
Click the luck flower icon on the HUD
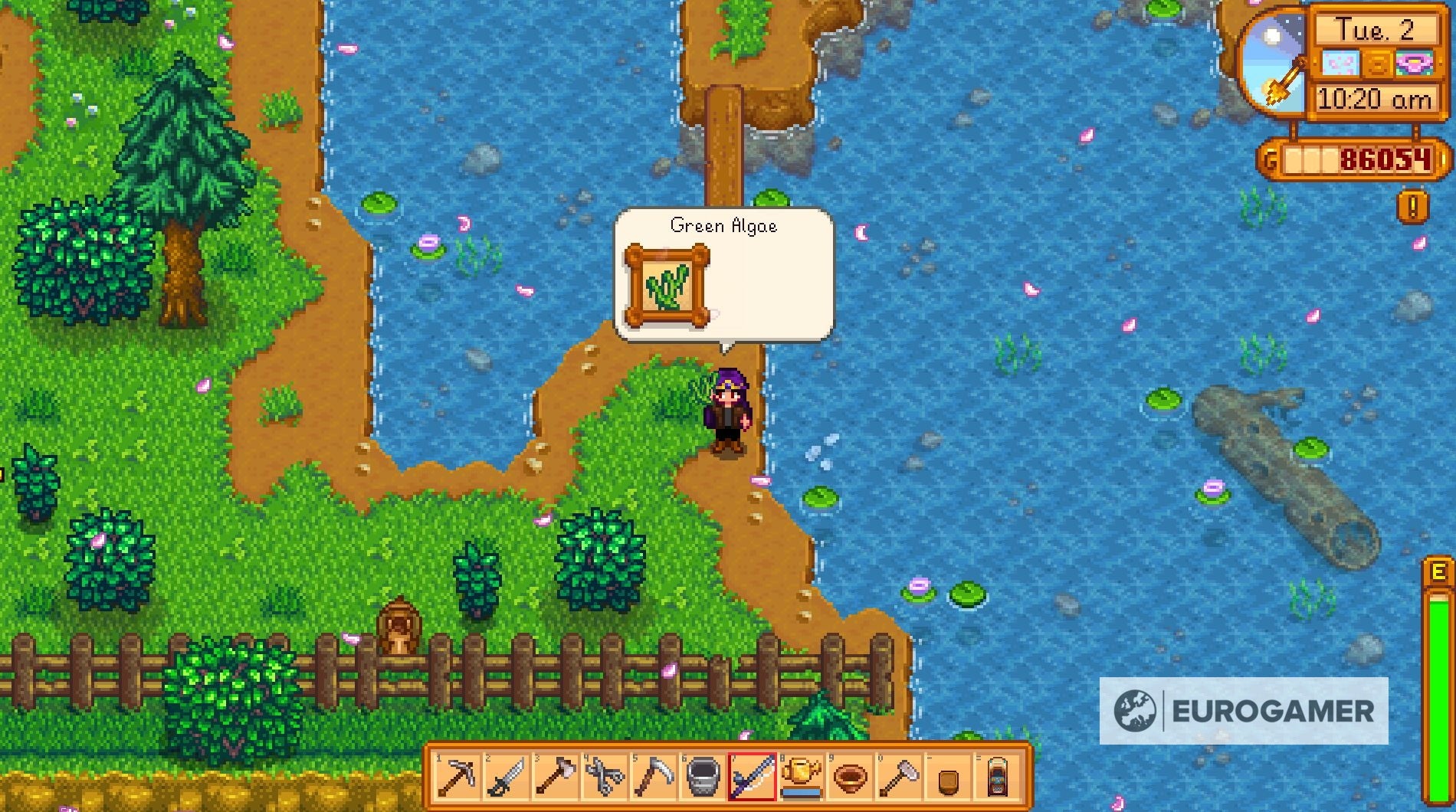pos(1415,64)
